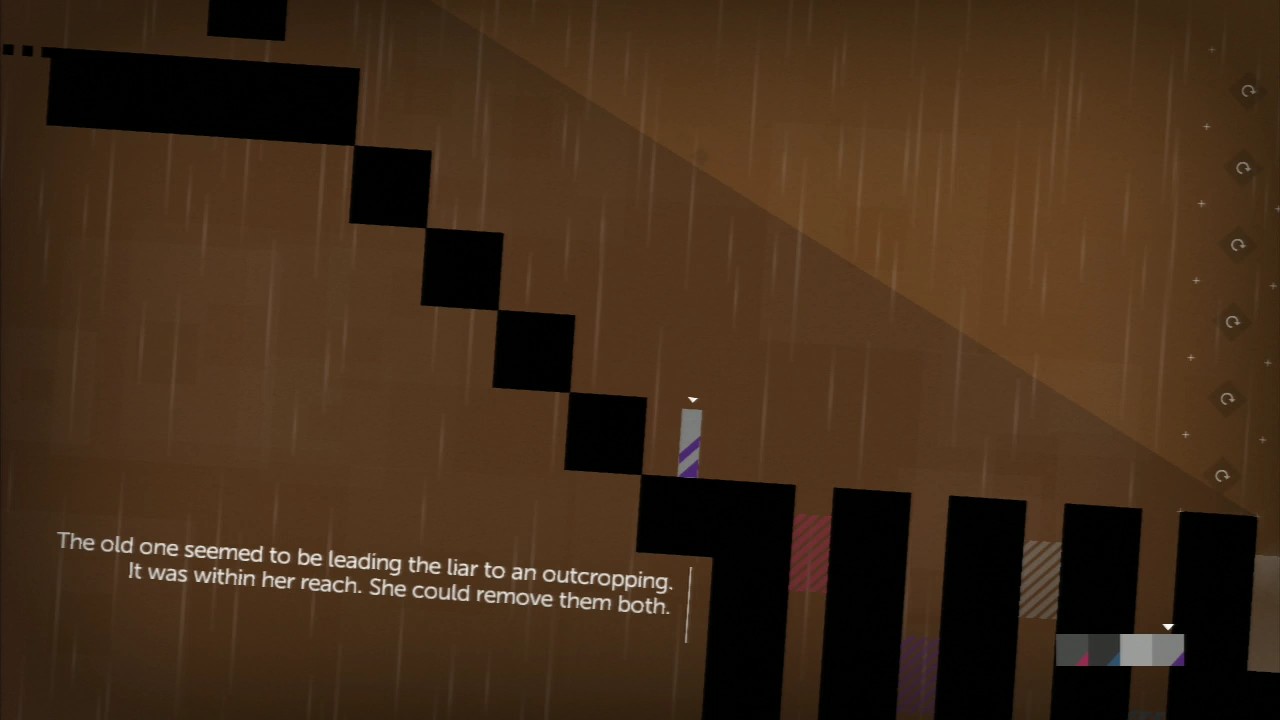
Task: Select the character tile with blue corner
Action: tap(1104, 650)
